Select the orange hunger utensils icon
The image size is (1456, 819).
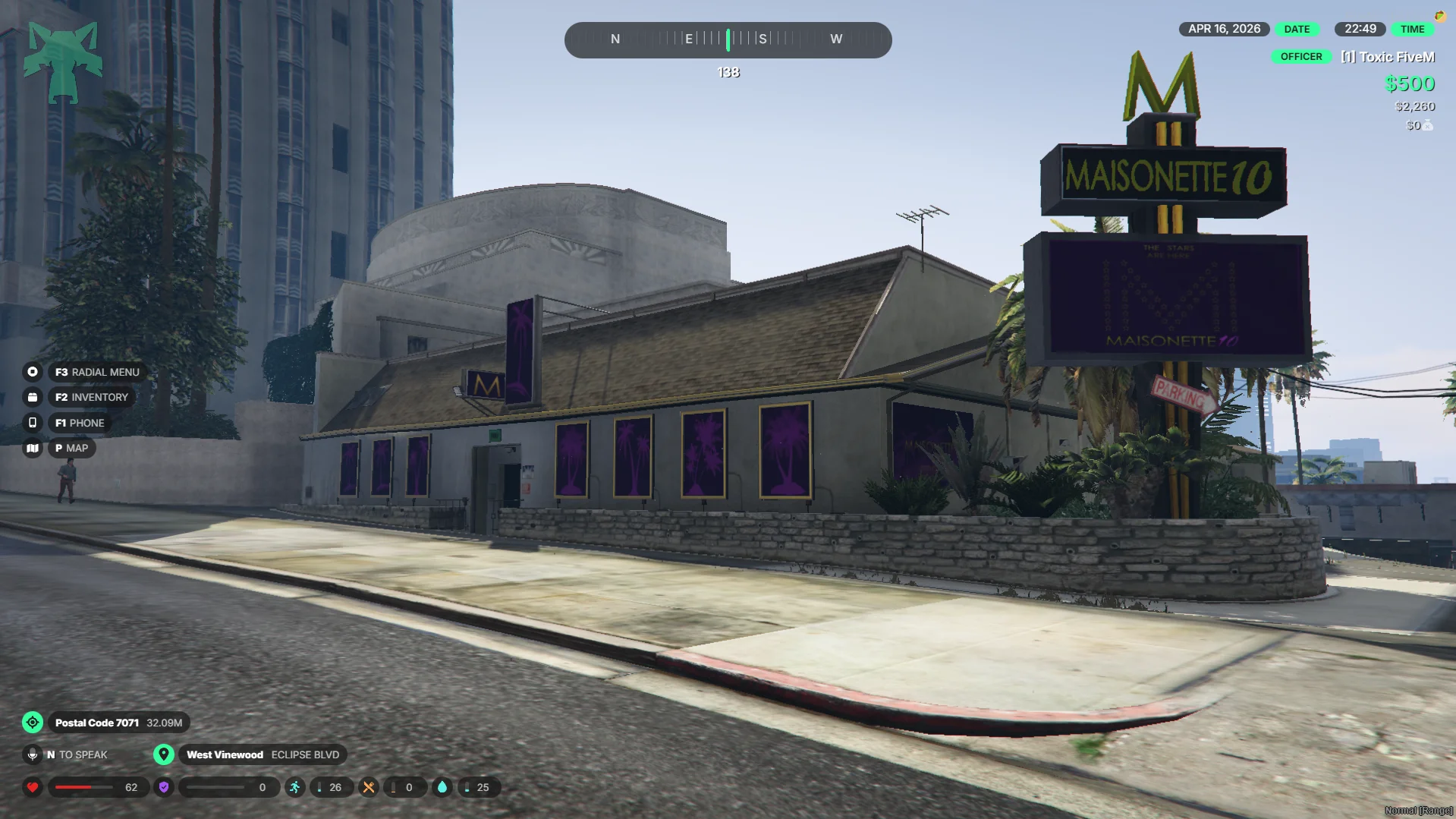(369, 787)
